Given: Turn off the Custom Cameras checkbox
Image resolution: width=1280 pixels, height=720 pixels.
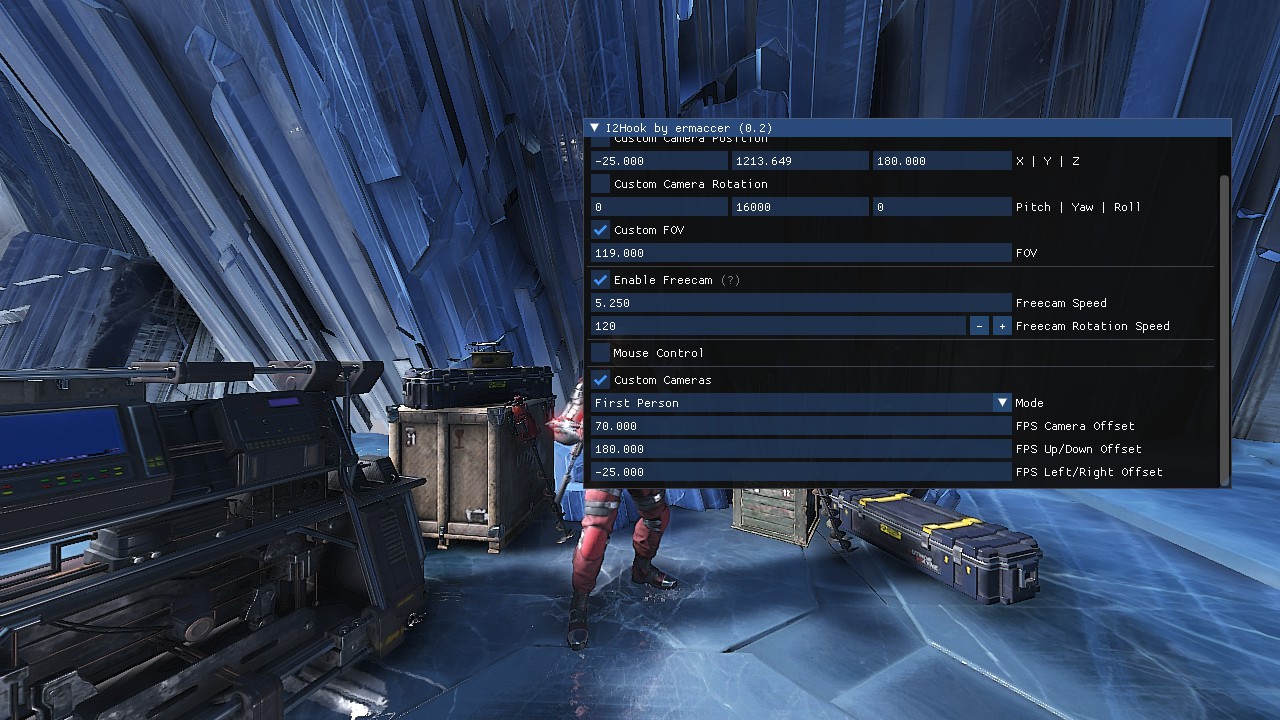Looking at the screenshot, I should coord(601,380).
